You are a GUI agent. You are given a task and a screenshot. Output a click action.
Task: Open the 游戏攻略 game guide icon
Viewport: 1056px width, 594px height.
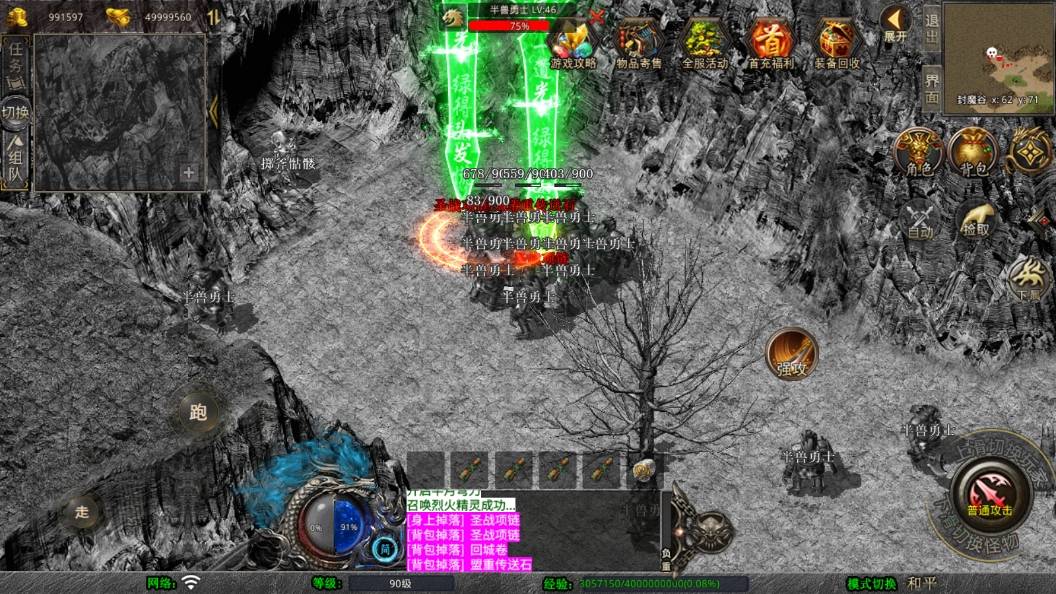(x=573, y=44)
